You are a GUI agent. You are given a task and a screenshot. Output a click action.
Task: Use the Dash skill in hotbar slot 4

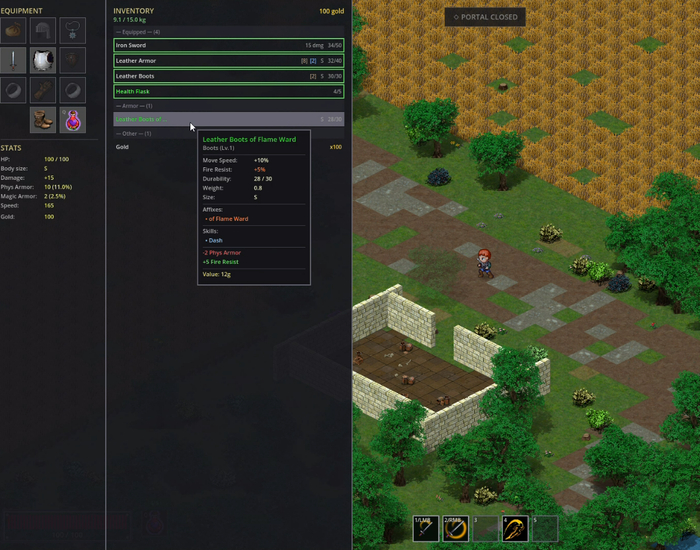click(x=515, y=529)
